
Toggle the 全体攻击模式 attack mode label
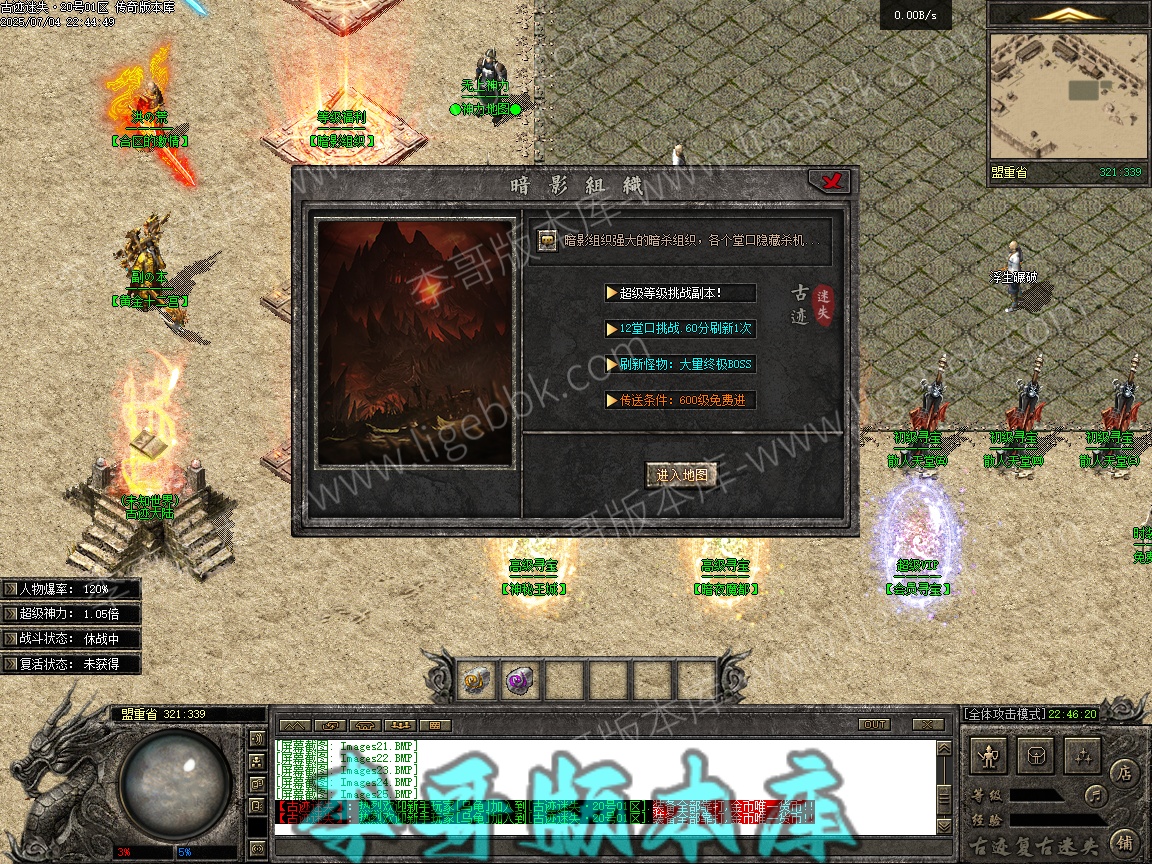(1003, 714)
